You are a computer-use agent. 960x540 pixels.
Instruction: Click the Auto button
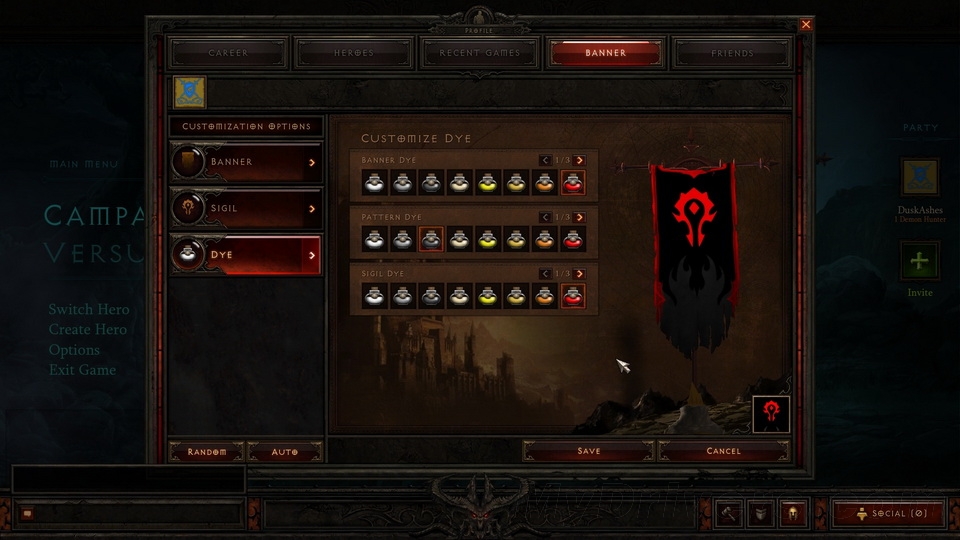pyautogui.click(x=285, y=452)
